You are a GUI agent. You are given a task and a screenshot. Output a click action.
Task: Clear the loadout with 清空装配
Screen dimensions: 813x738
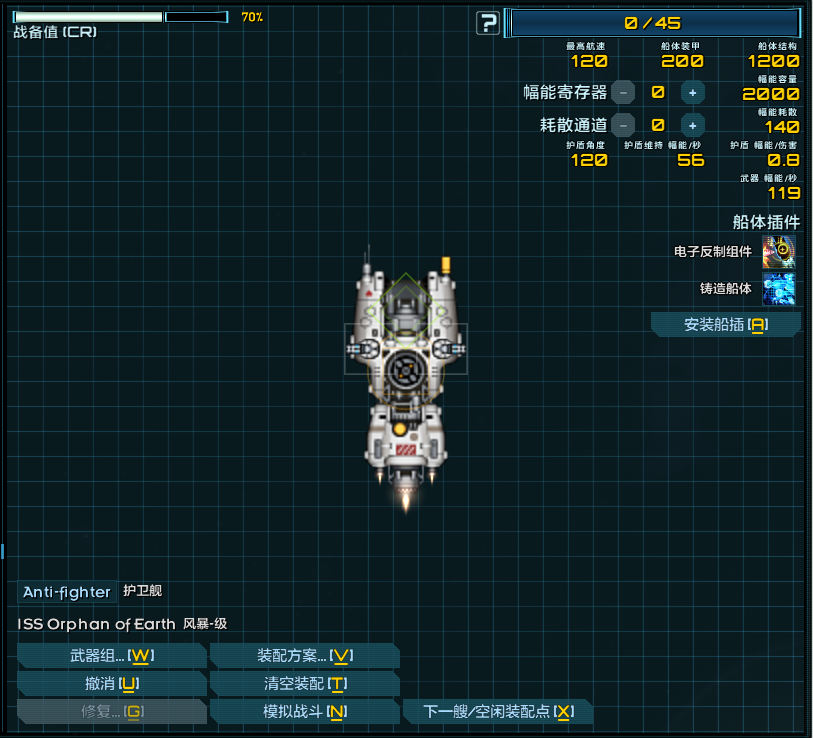(304, 684)
